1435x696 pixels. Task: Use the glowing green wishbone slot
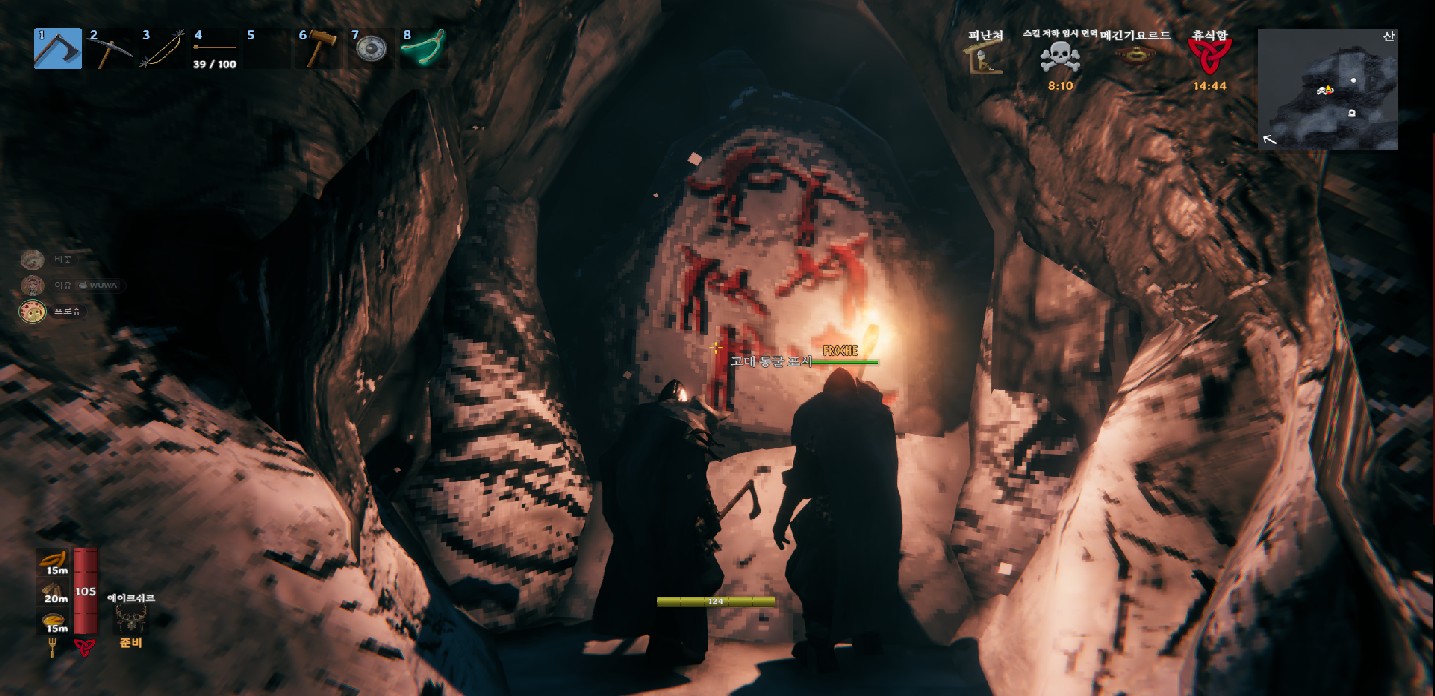coord(423,48)
